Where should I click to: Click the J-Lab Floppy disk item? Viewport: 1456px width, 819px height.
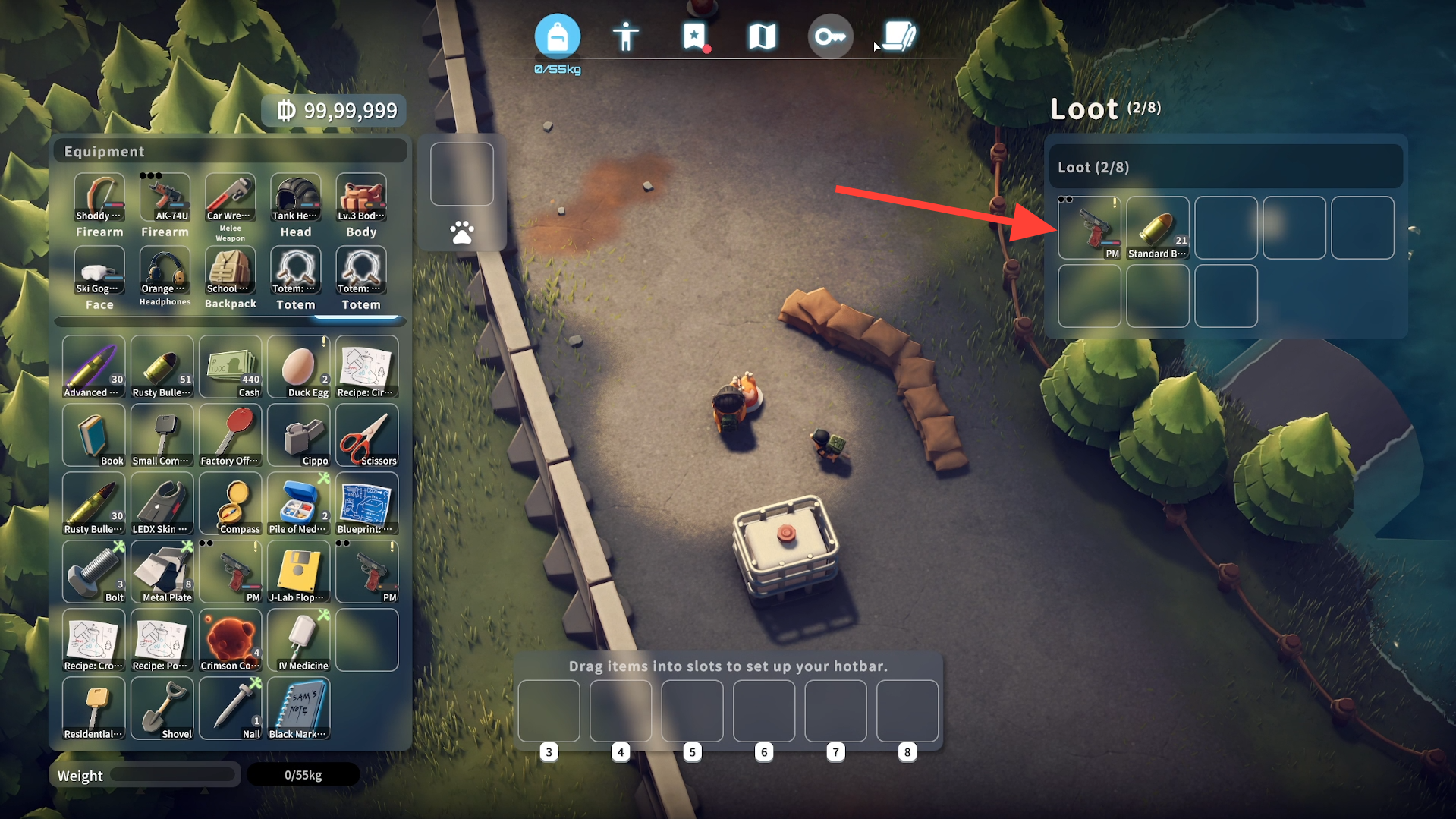point(298,572)
